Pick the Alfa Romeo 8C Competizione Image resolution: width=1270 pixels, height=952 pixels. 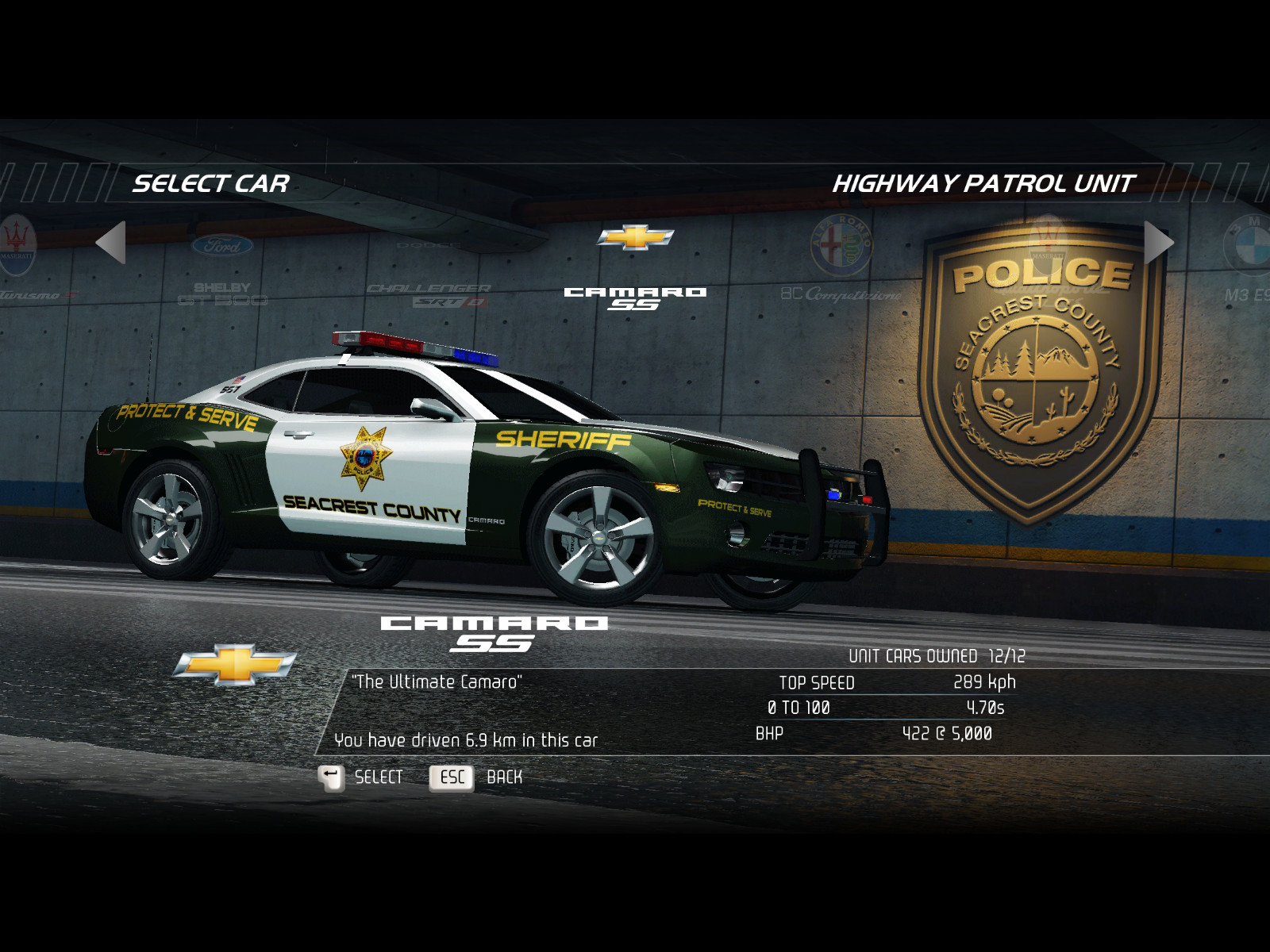(841, 262)
